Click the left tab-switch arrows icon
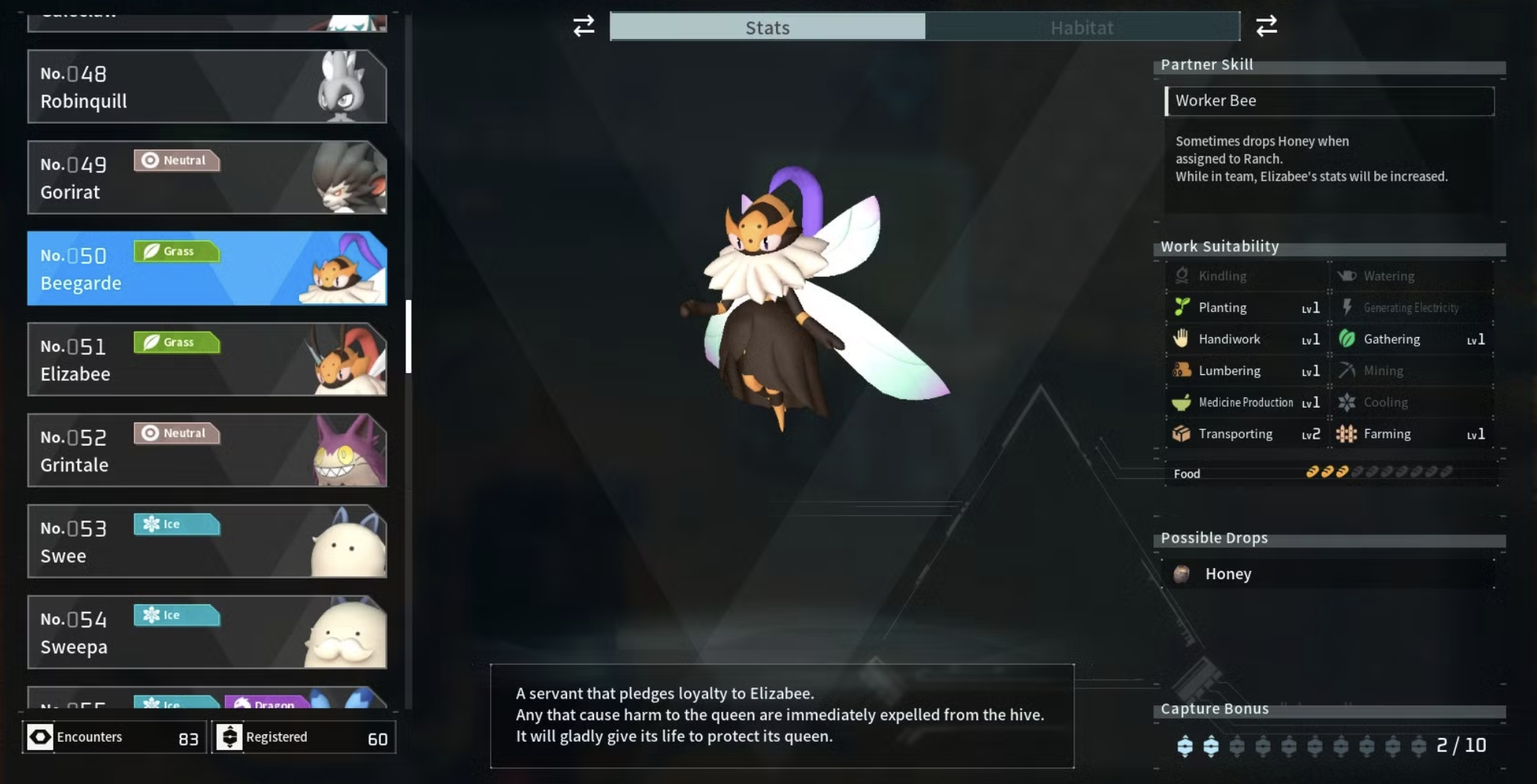Viewport: 1537px width, 784px height. (584, 27)
